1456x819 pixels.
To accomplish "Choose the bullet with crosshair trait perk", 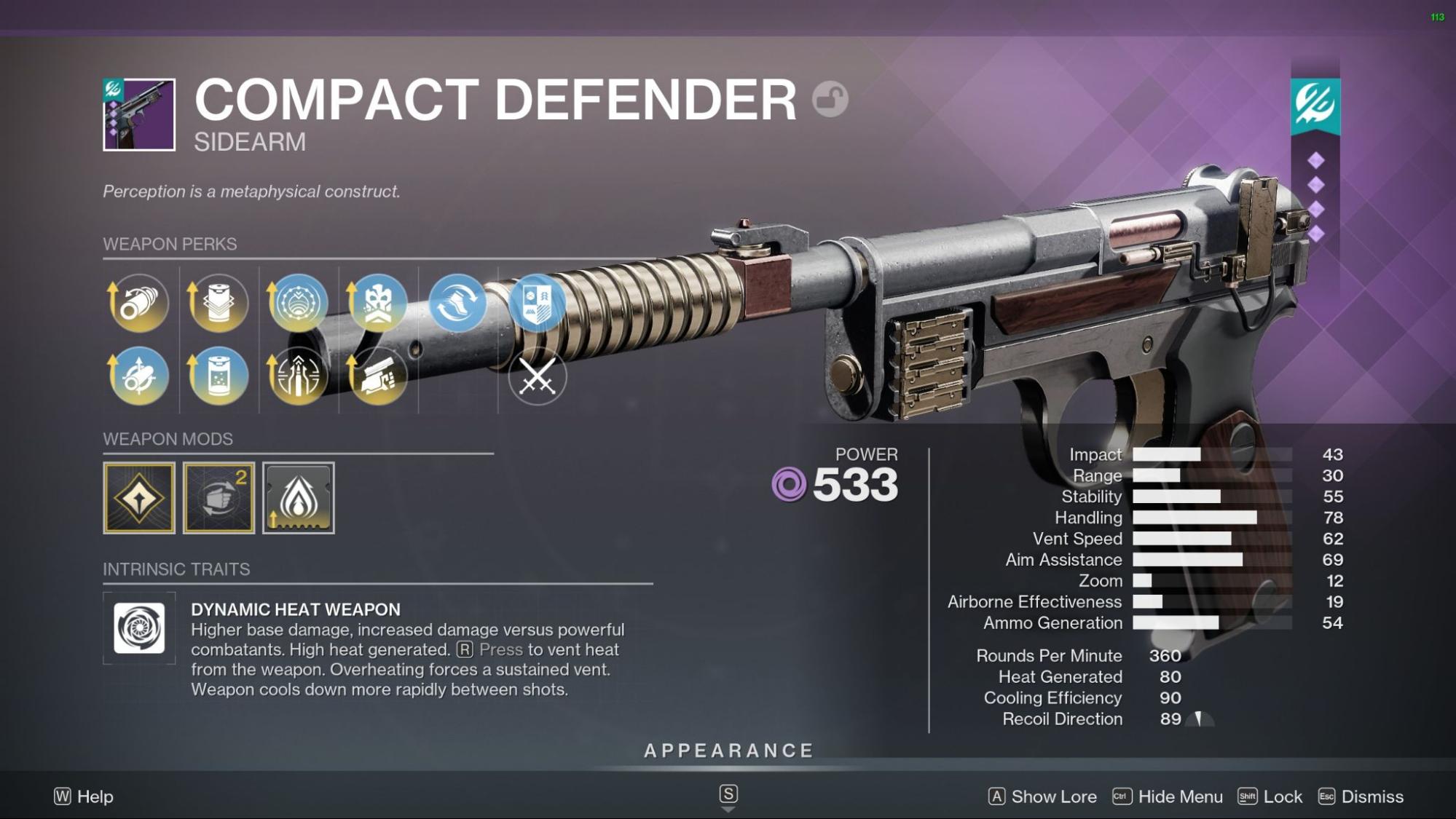I will pos(298,376).
